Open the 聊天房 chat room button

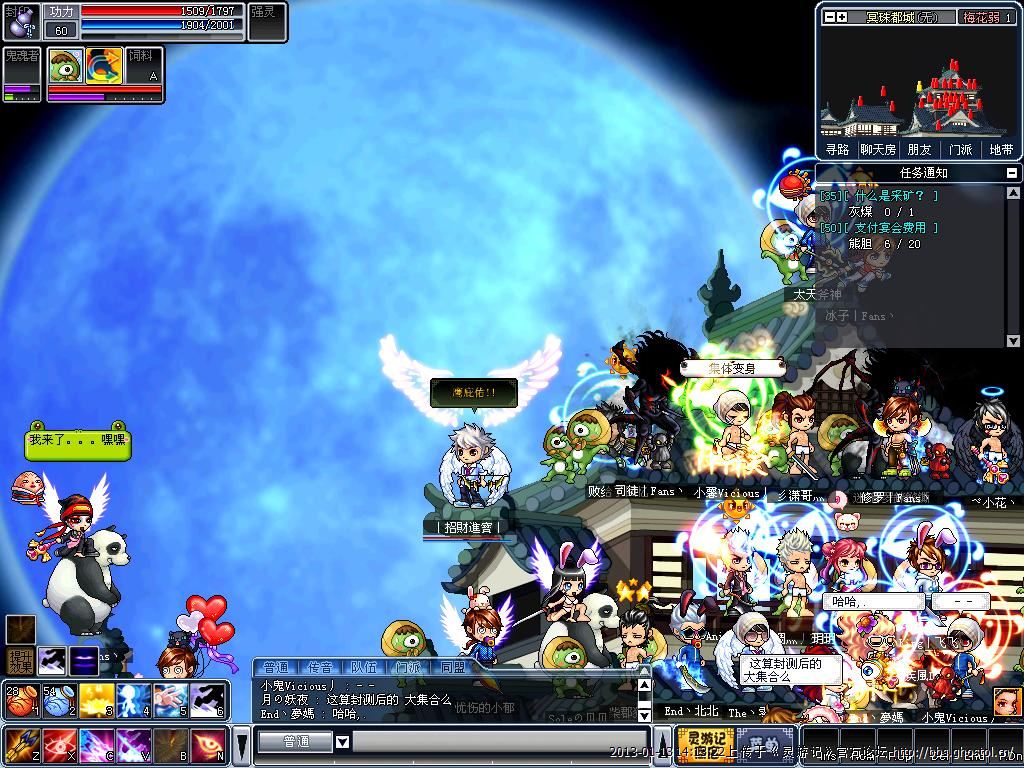(x=878, y=149)
